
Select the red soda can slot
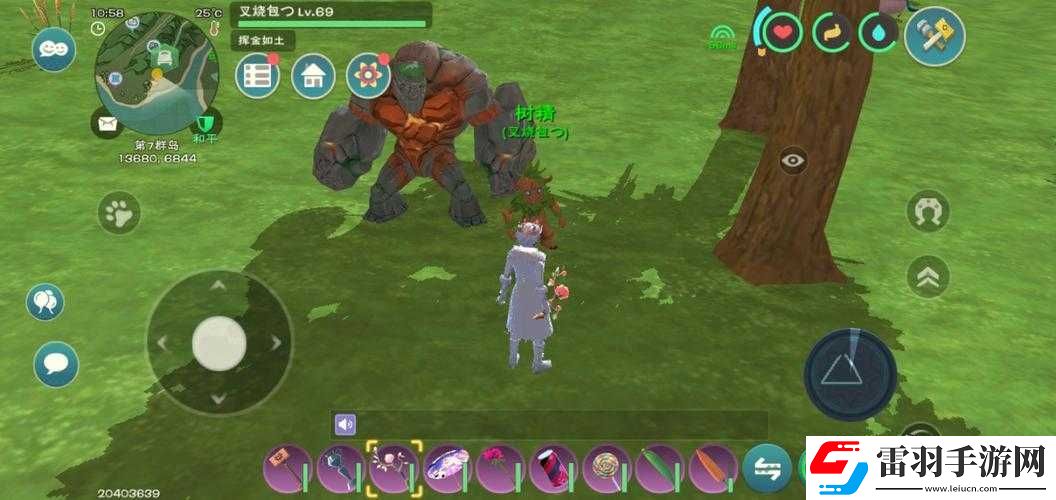click(553, 467)
